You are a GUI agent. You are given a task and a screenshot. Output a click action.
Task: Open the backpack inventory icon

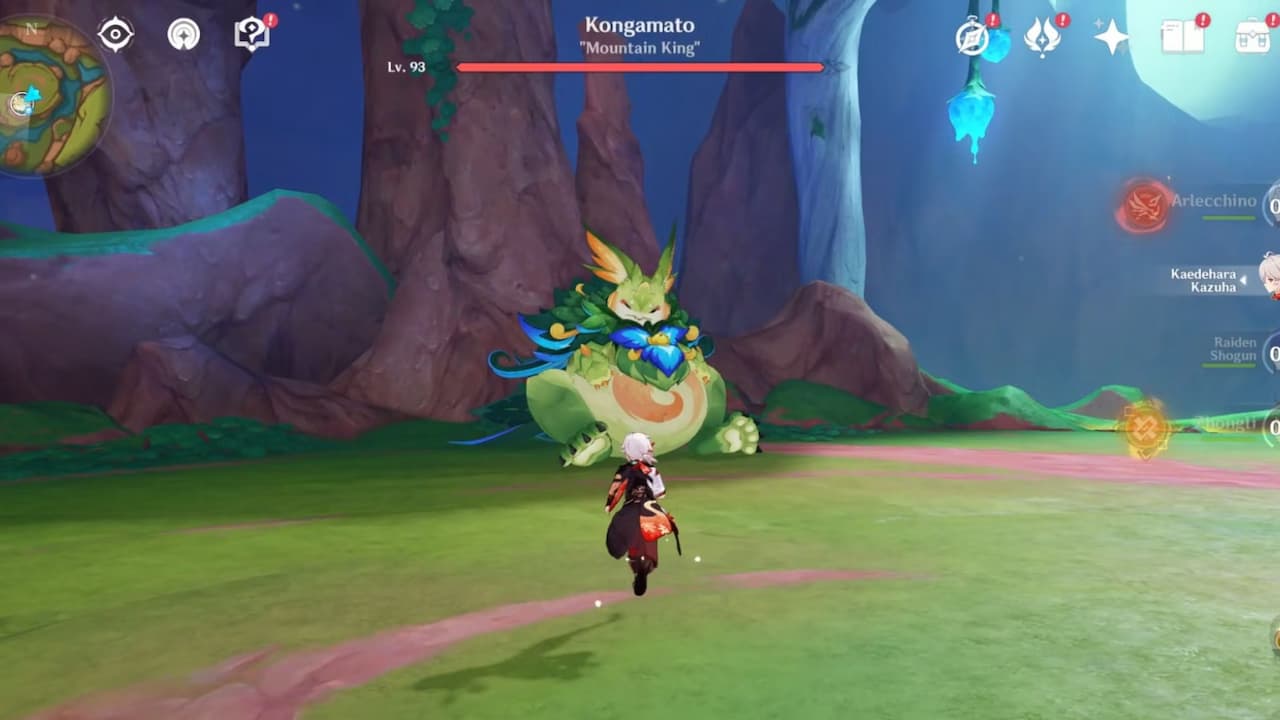pyautogui.click(x=1252, y=37)
